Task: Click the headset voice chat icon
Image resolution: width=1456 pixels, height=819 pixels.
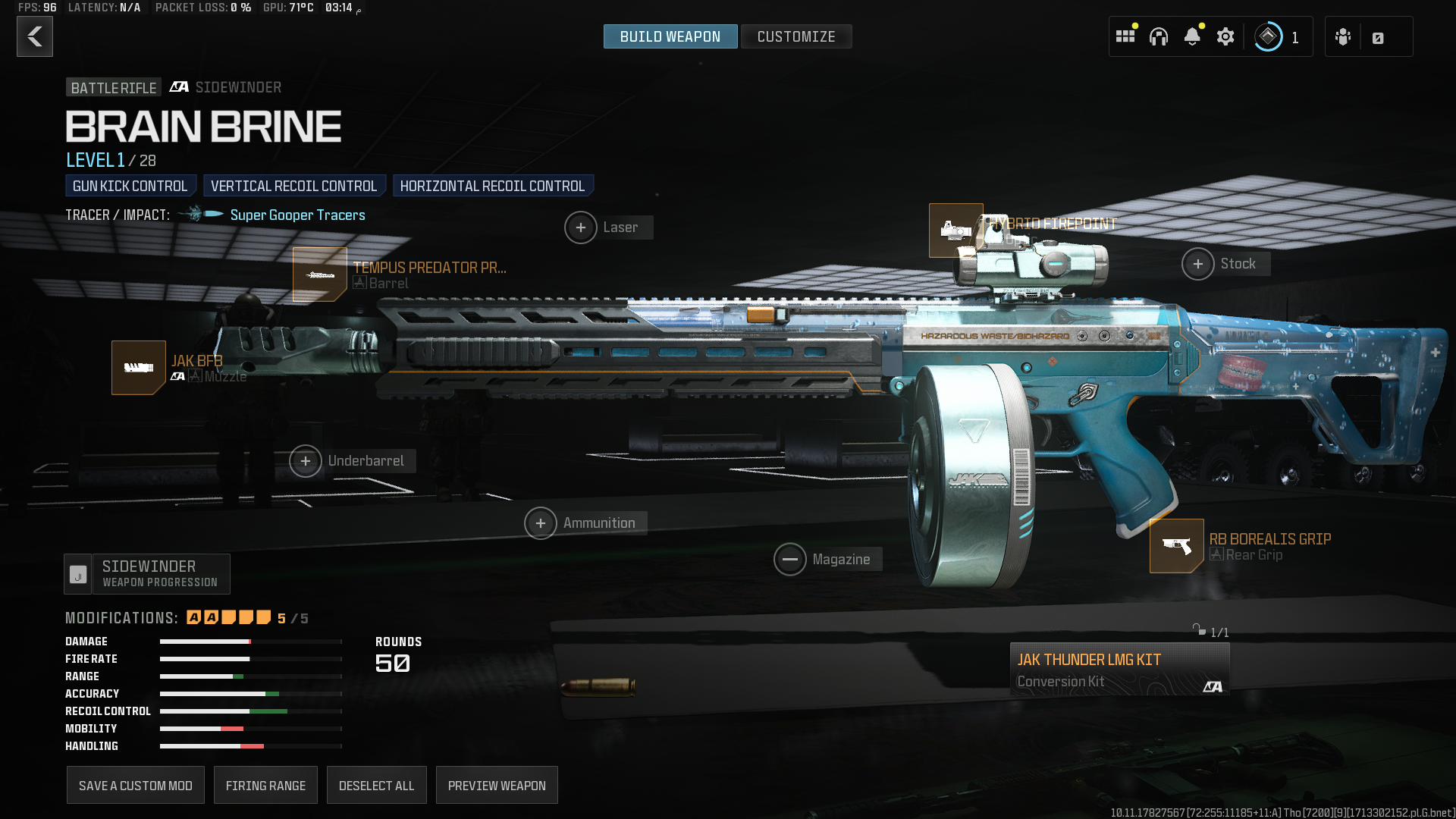Action: coord(1158,36)
